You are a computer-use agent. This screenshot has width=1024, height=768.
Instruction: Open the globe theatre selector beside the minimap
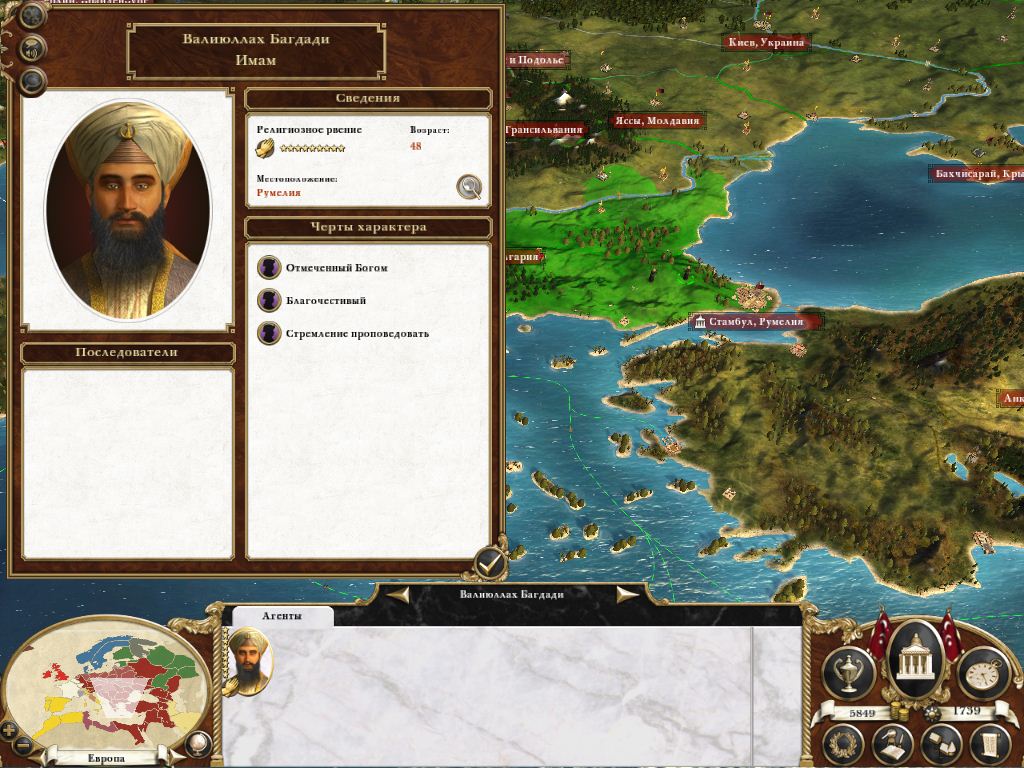[x=198, y=744]
